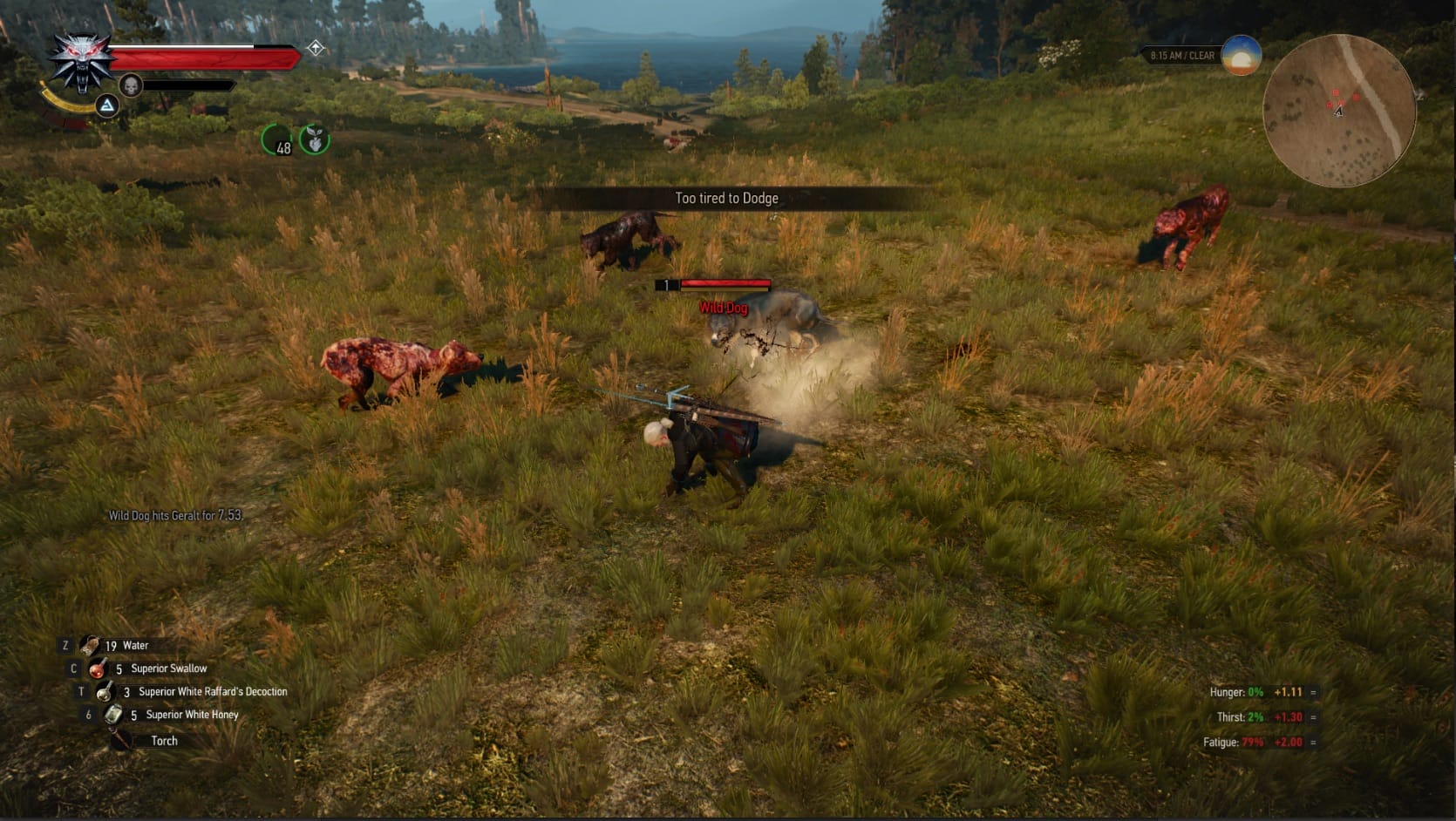
Task: Click the green buff icon showing 48
Action: 277,140
